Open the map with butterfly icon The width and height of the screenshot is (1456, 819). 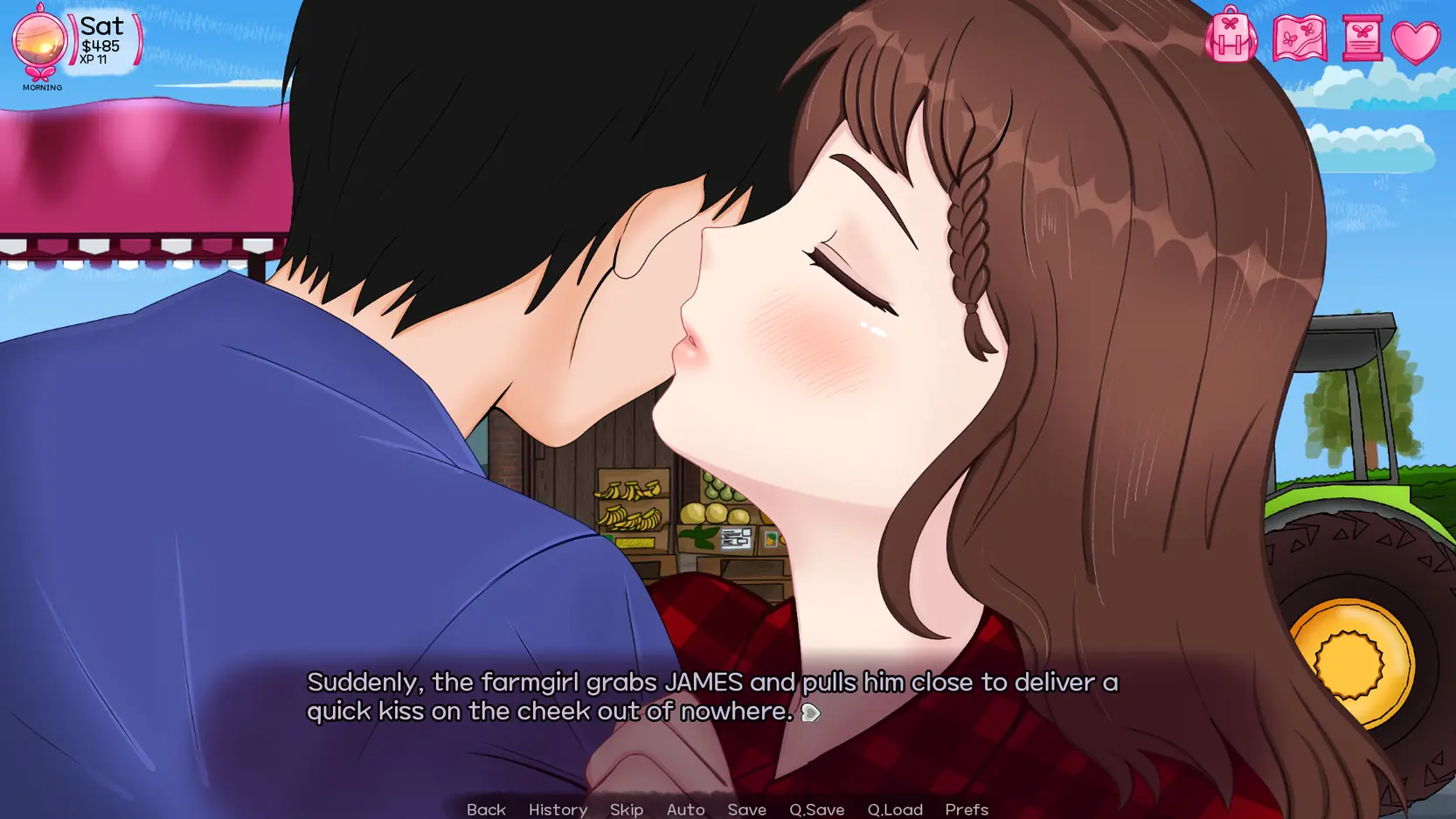[x=1300, y=38]
